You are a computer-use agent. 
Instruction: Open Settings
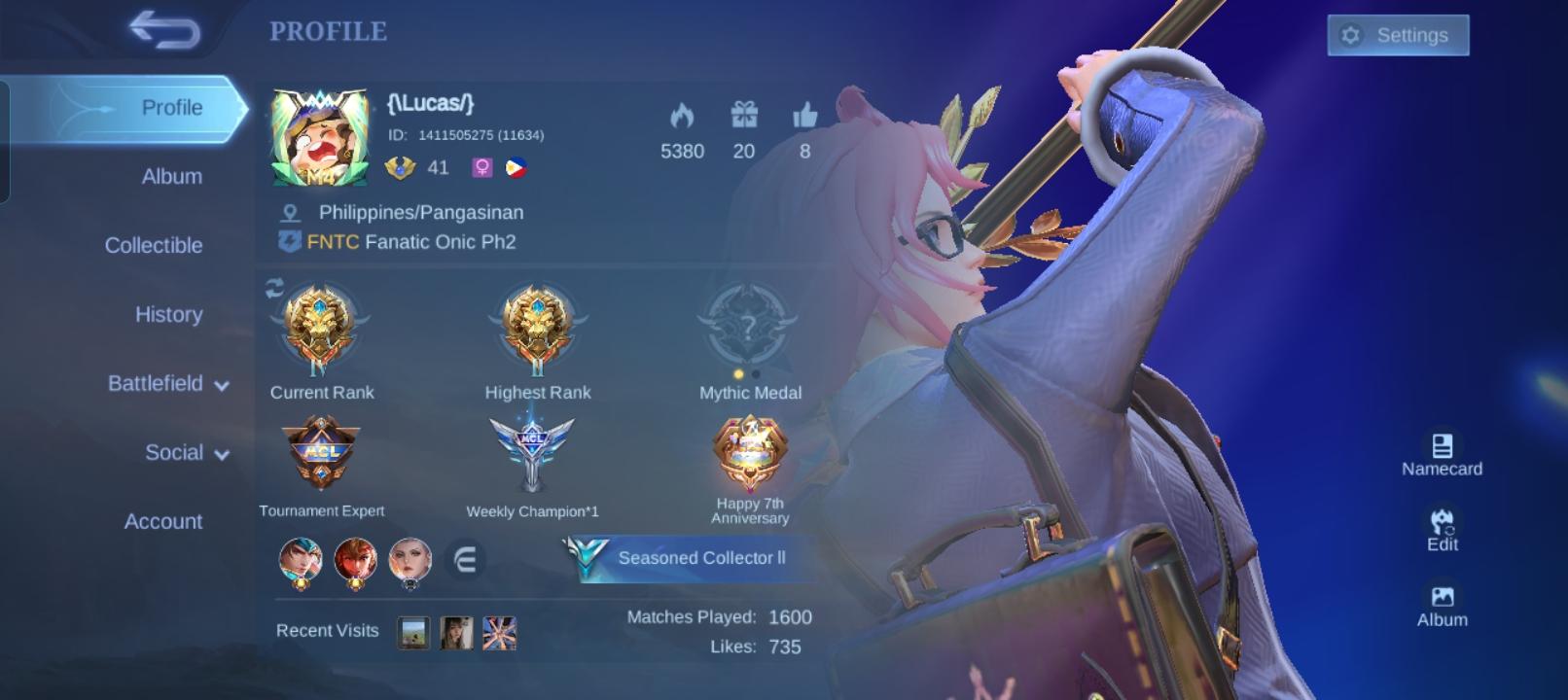[1398, 35]
